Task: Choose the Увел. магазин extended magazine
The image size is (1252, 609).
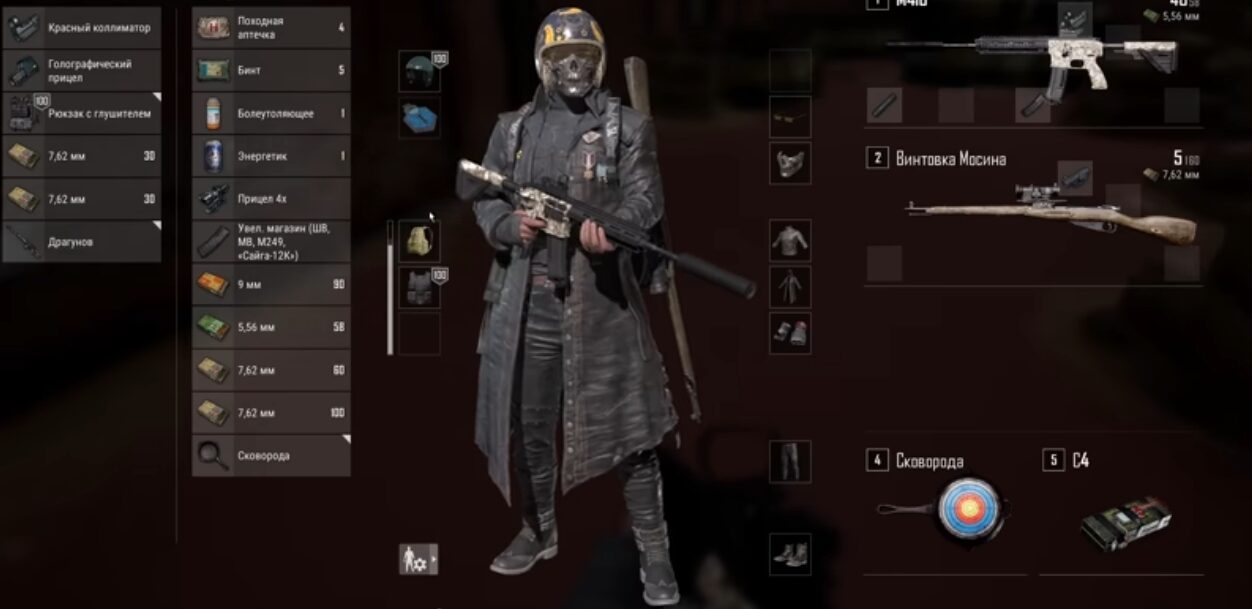Action: click(x=271, y=241)
